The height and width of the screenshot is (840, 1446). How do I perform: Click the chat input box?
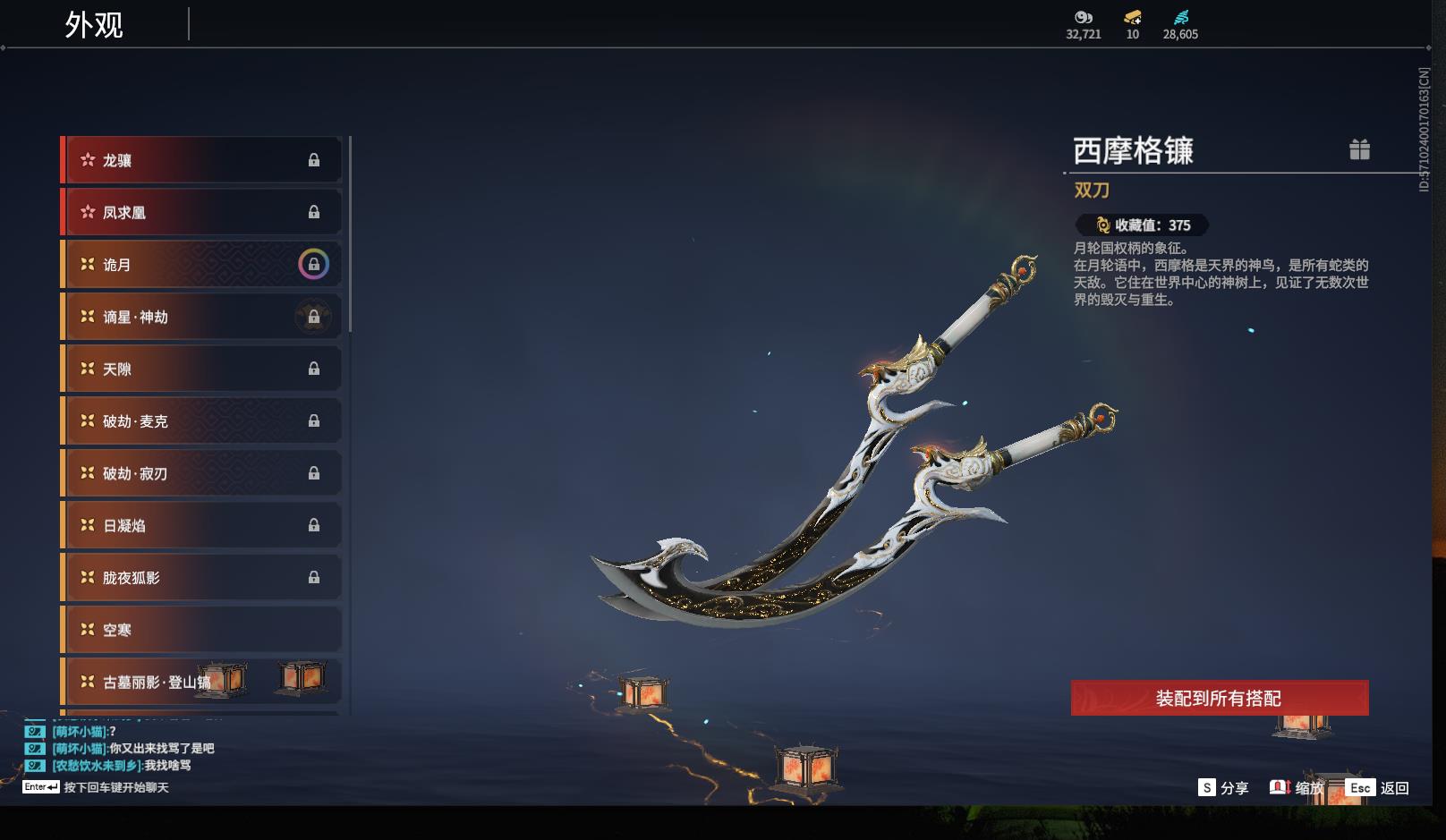[115, 787]
